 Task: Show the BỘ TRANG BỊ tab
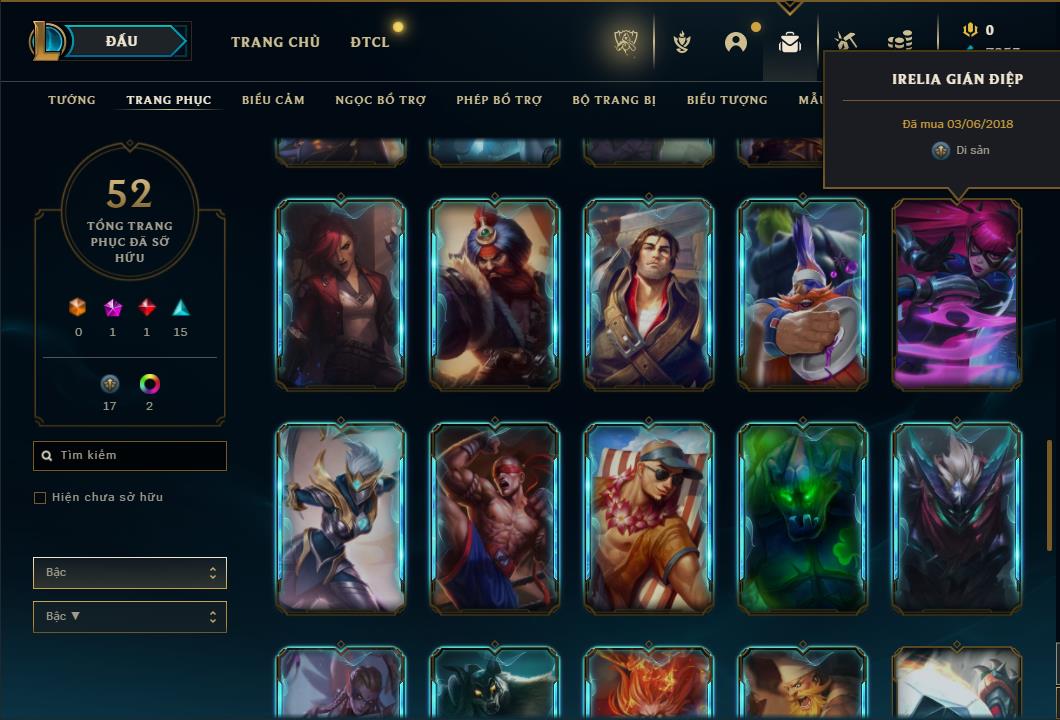coord(614,100)
